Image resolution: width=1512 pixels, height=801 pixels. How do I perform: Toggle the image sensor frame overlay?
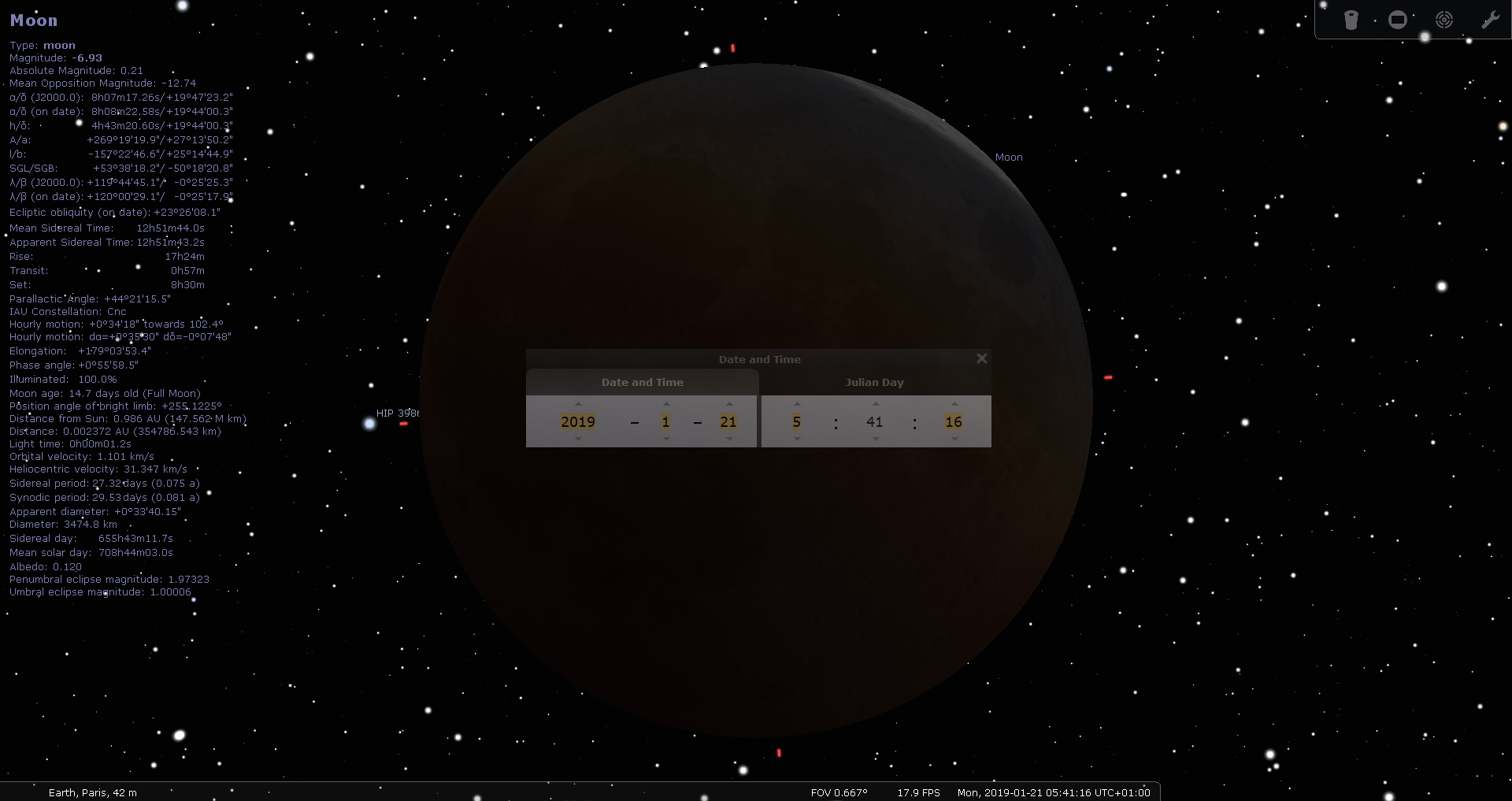1398,19
